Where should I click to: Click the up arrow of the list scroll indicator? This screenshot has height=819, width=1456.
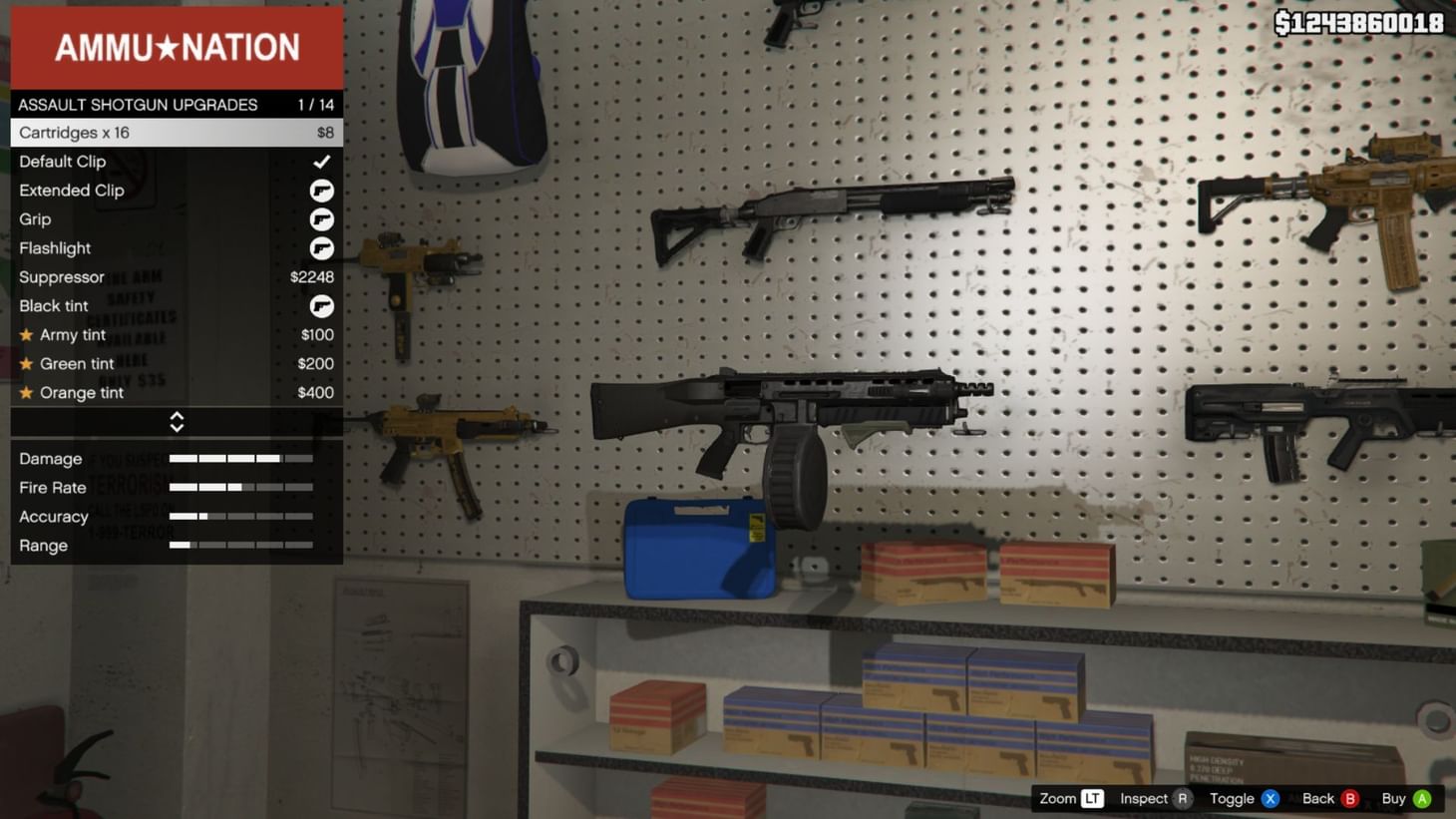(177, 416)
